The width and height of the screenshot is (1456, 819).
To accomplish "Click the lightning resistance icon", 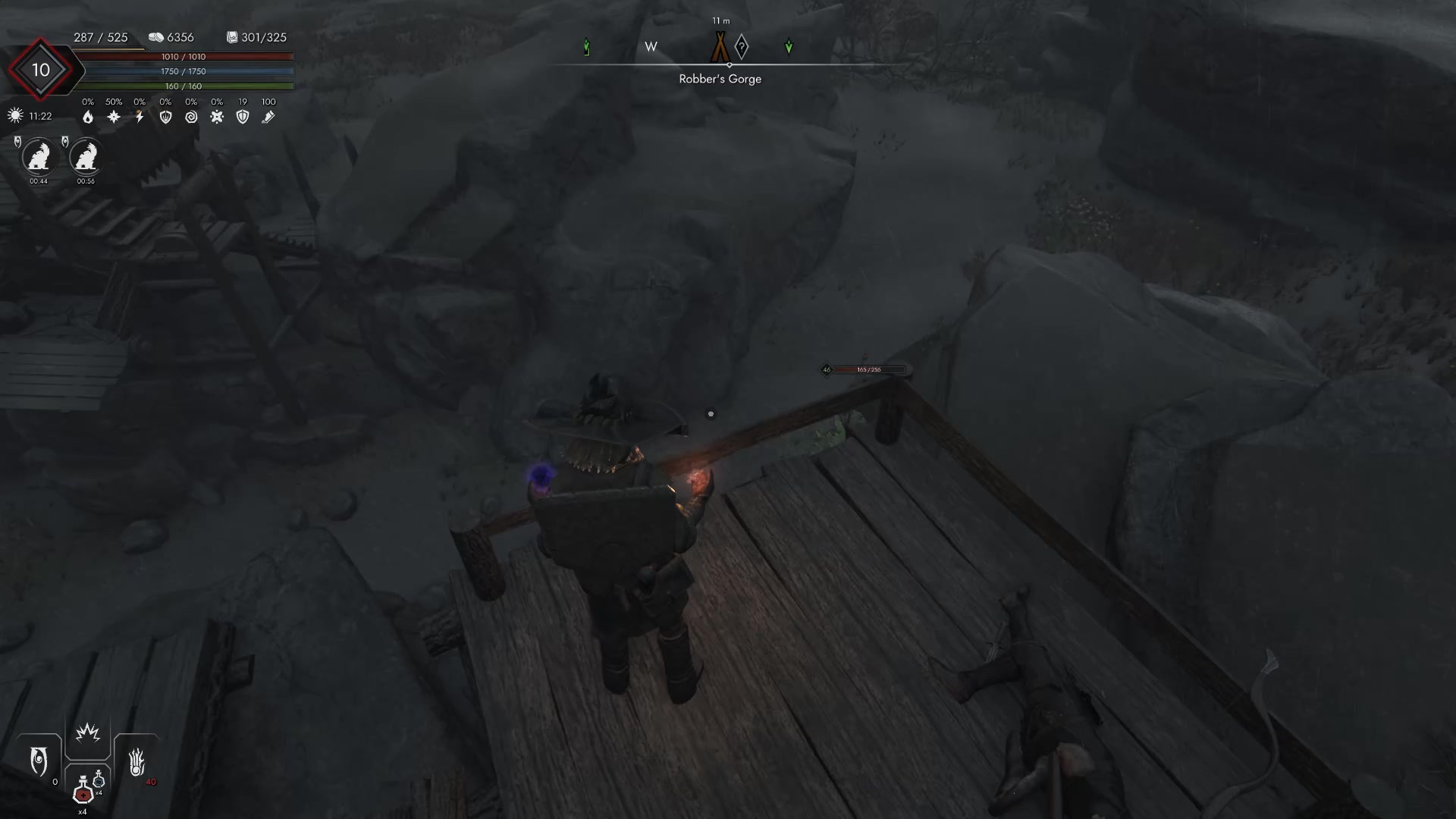I will pyautogui.click(x=138, y=117).
